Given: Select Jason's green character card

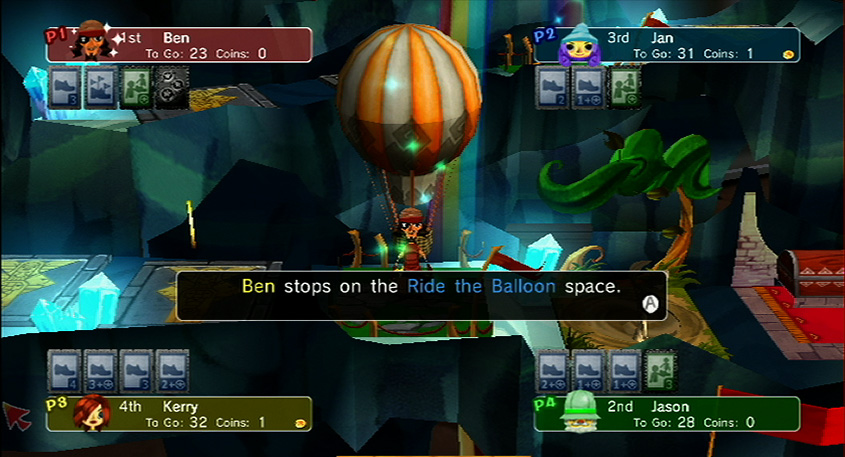Looking at the screenshot, I should coord(660,369).
